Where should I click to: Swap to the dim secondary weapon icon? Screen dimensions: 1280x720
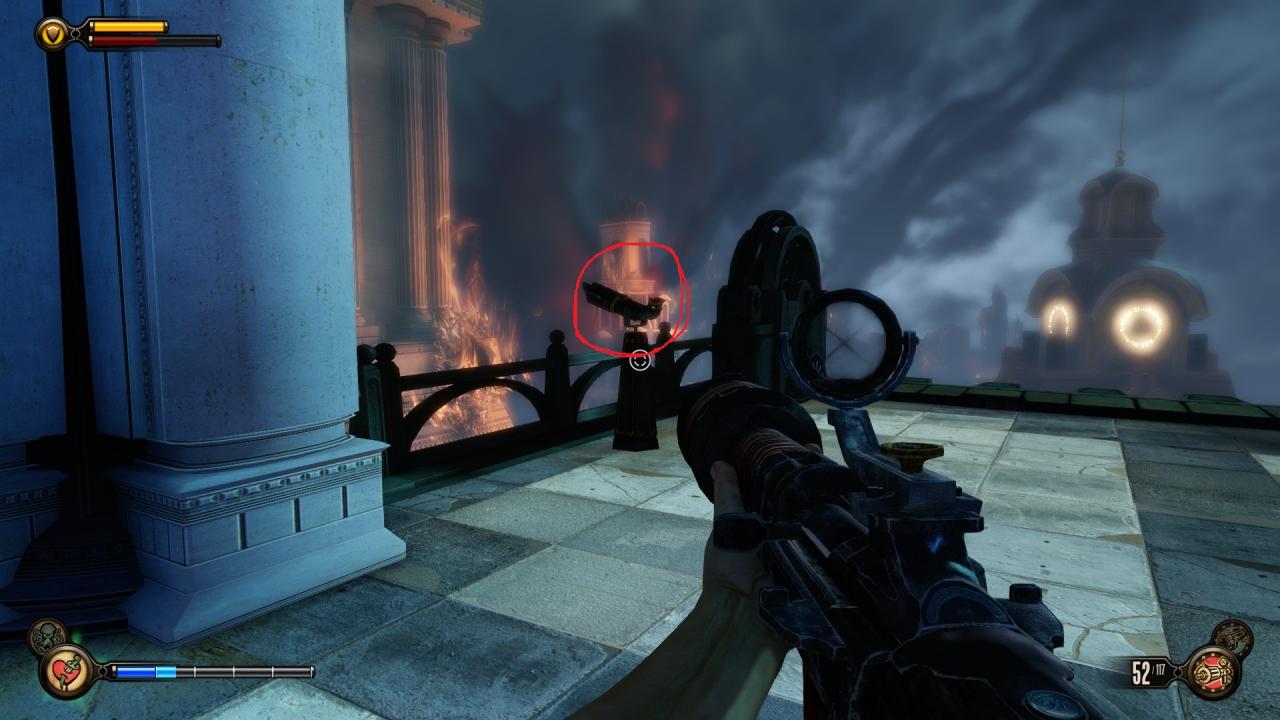(x=1232, y=638)
